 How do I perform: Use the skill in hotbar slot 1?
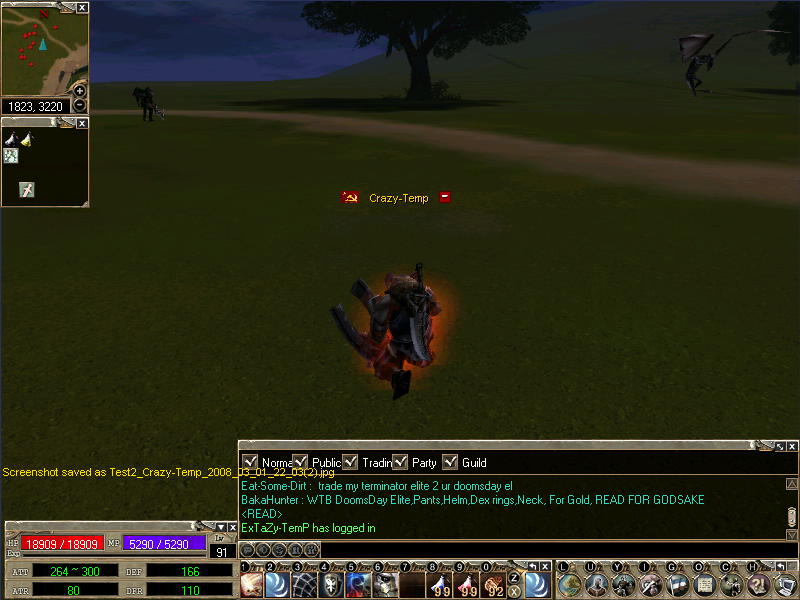pos(252,585)
